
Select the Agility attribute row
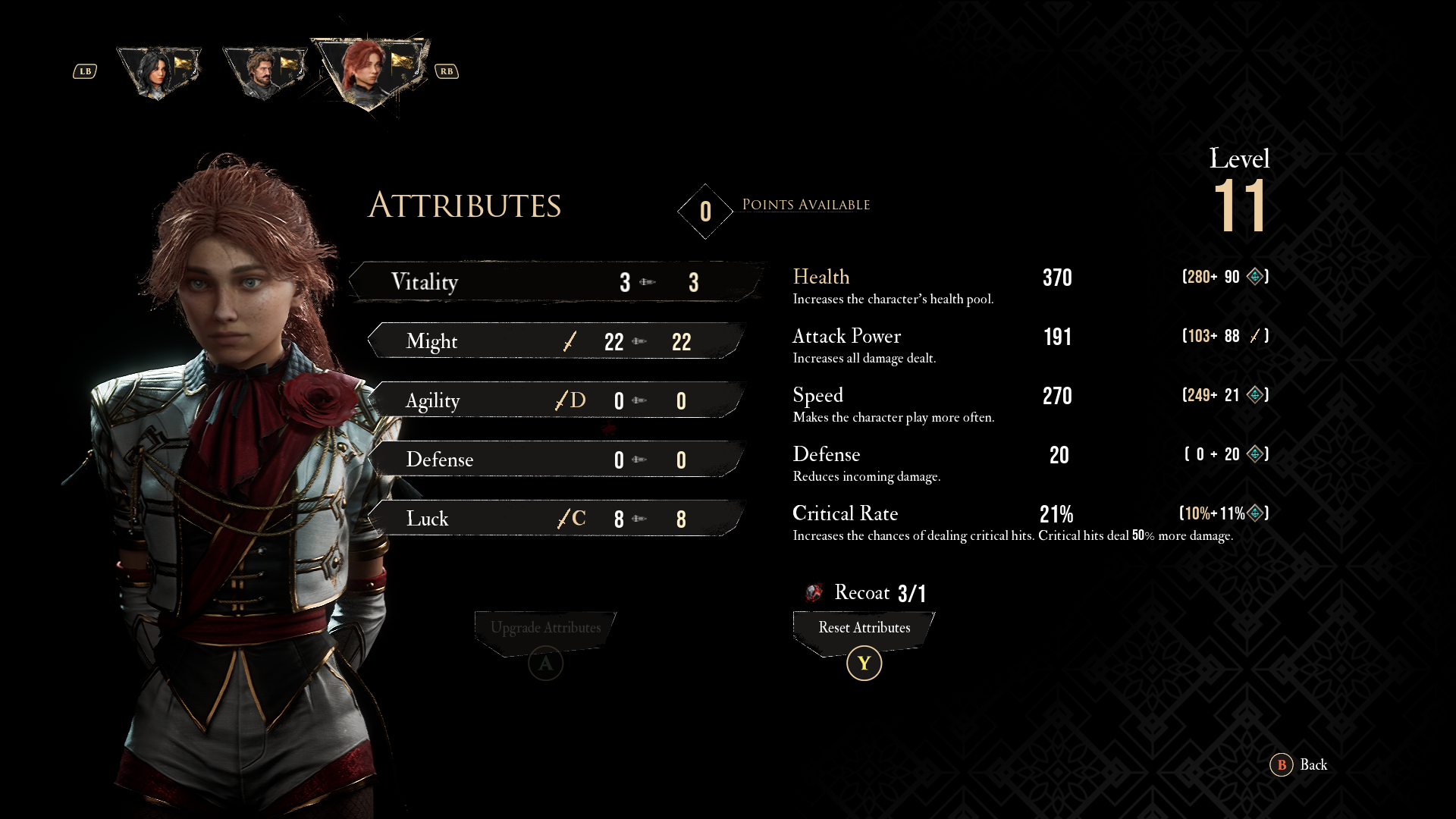(x=557, y=400)
